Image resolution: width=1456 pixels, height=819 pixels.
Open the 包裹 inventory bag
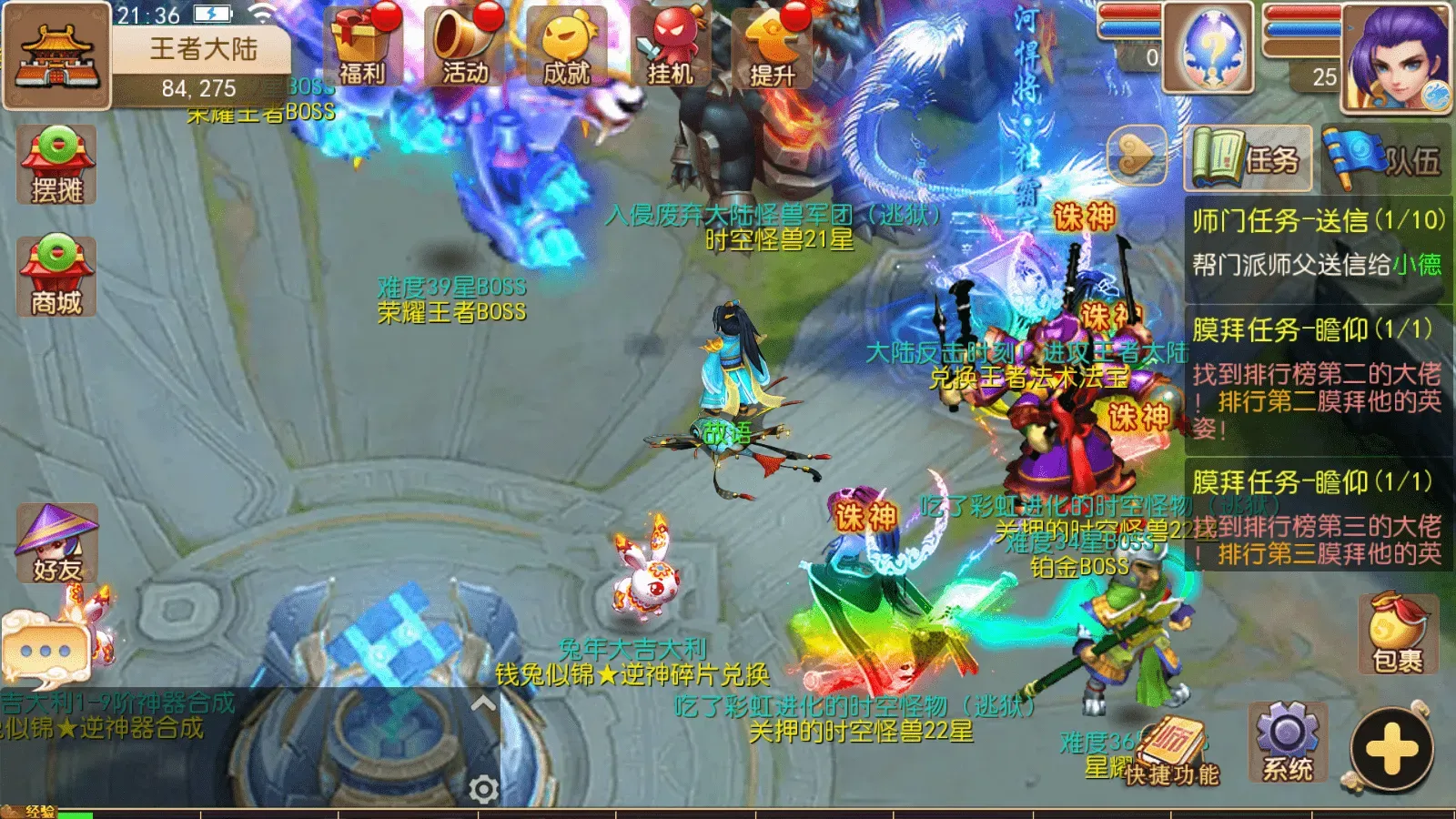1398,634
